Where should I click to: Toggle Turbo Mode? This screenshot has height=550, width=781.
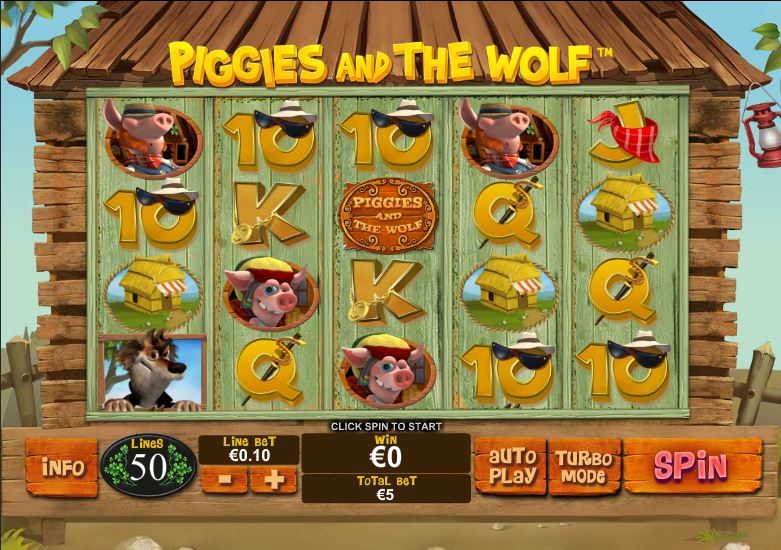point(584,467)
